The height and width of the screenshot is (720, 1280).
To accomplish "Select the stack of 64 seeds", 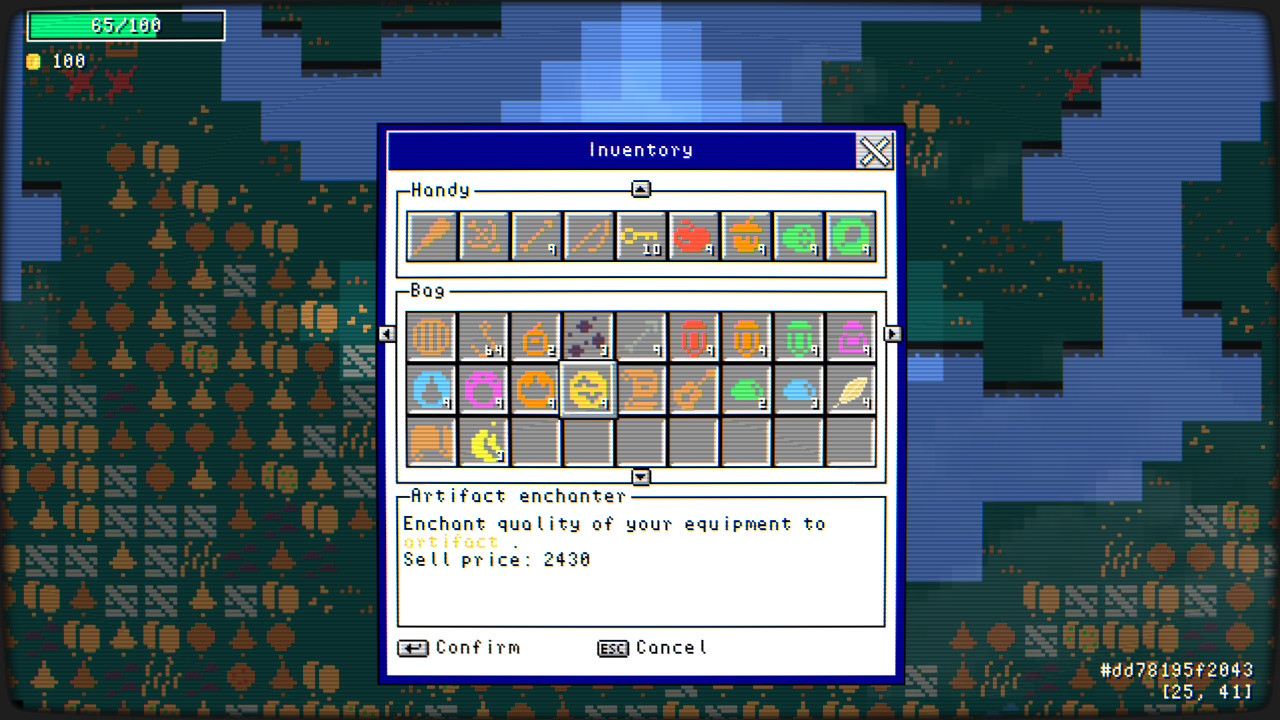I will (483, 335).
